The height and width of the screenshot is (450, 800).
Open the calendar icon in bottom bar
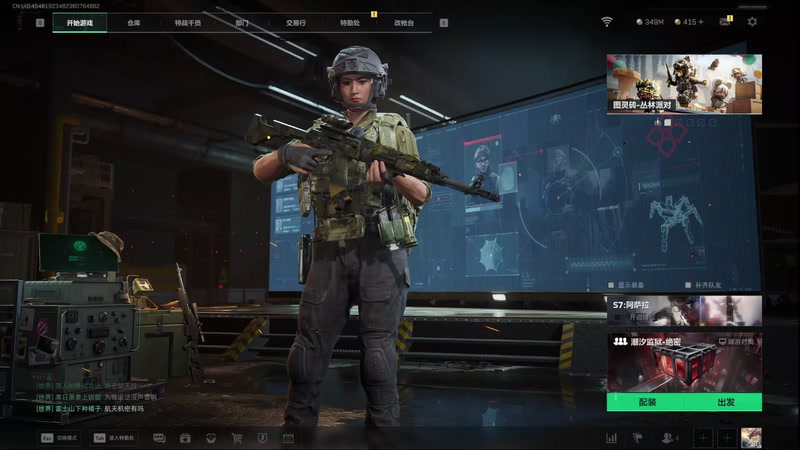click(x=288, y=438)
